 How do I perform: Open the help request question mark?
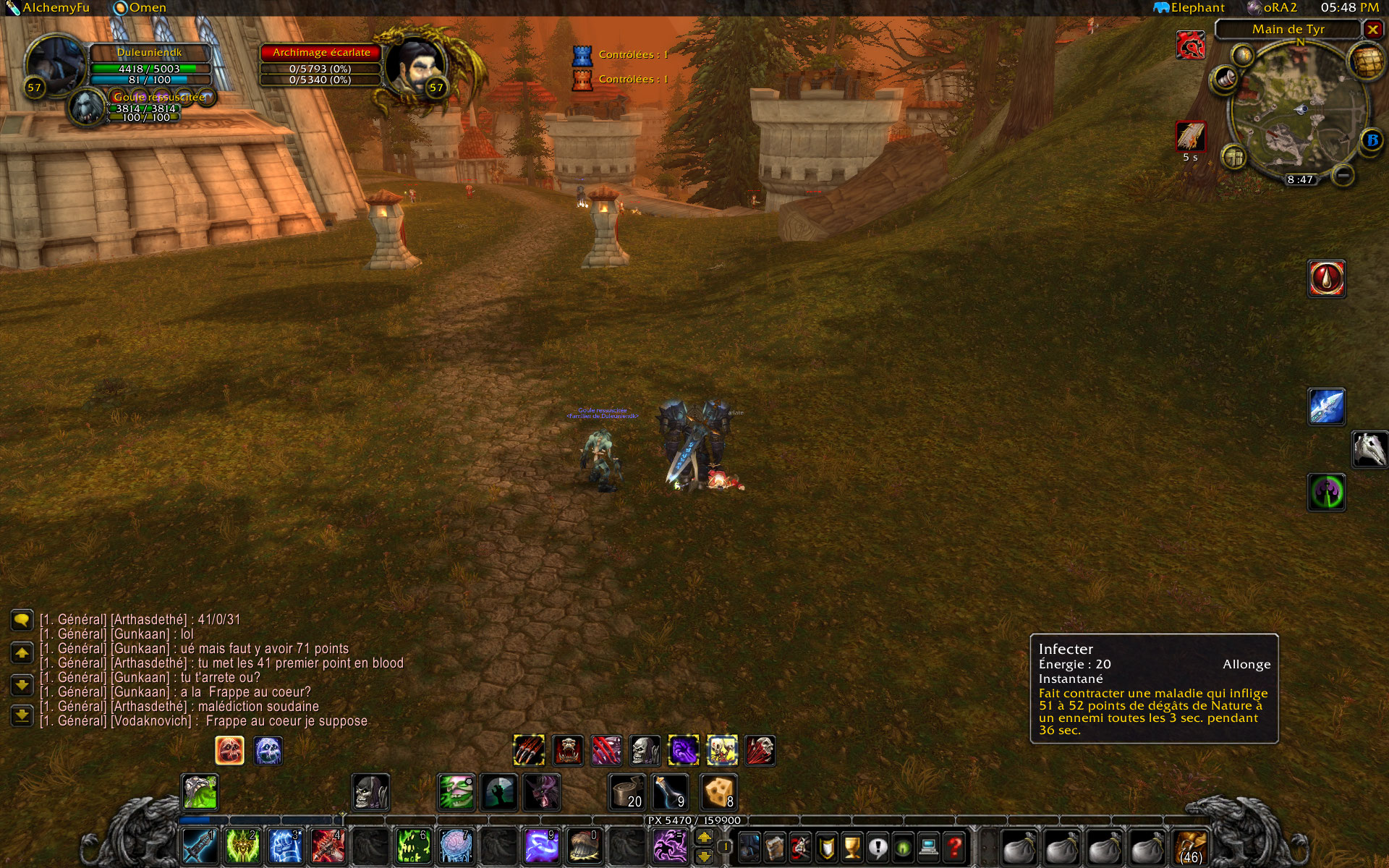click(955, 846)
